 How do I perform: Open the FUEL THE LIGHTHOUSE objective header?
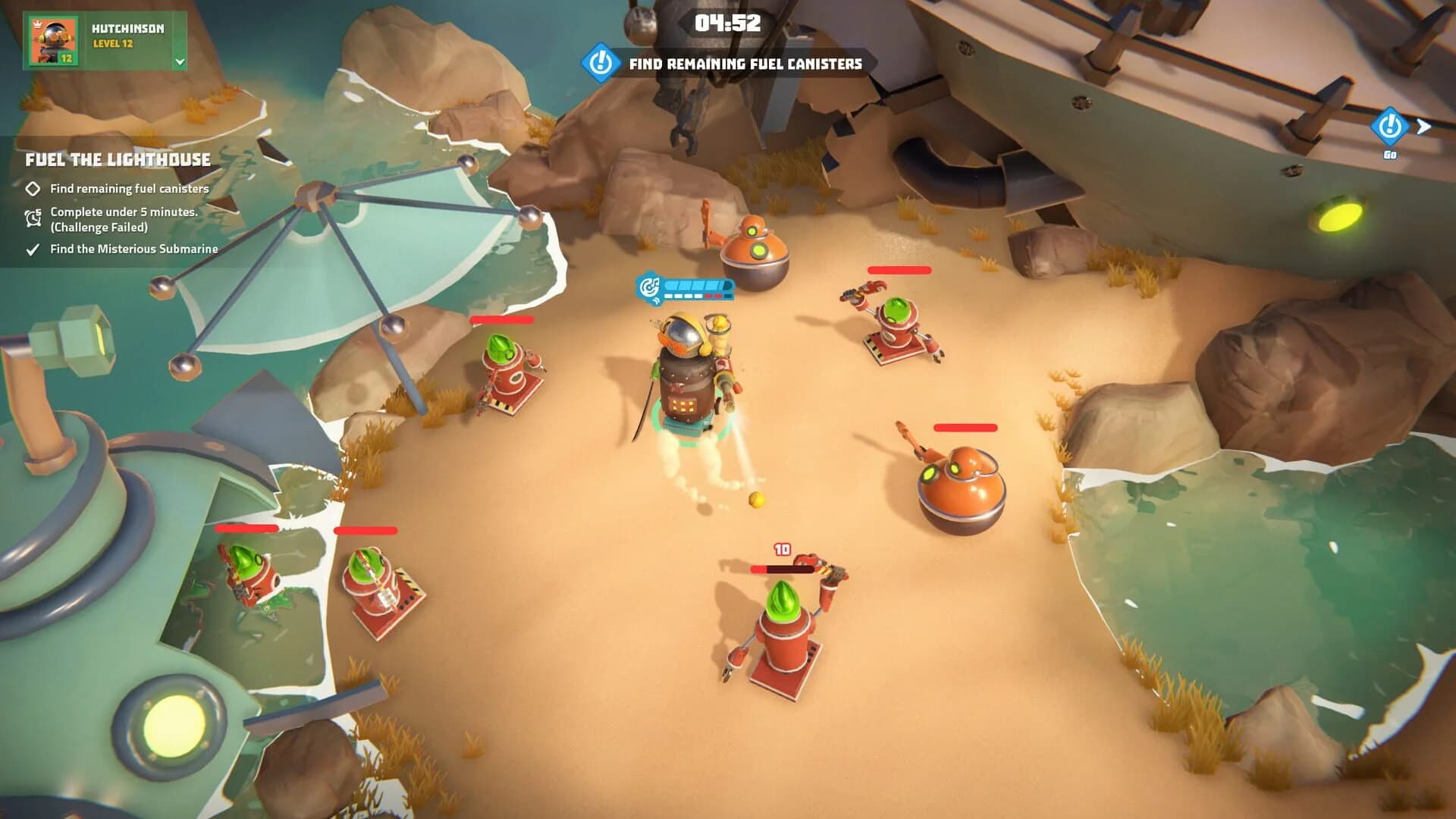118,160
